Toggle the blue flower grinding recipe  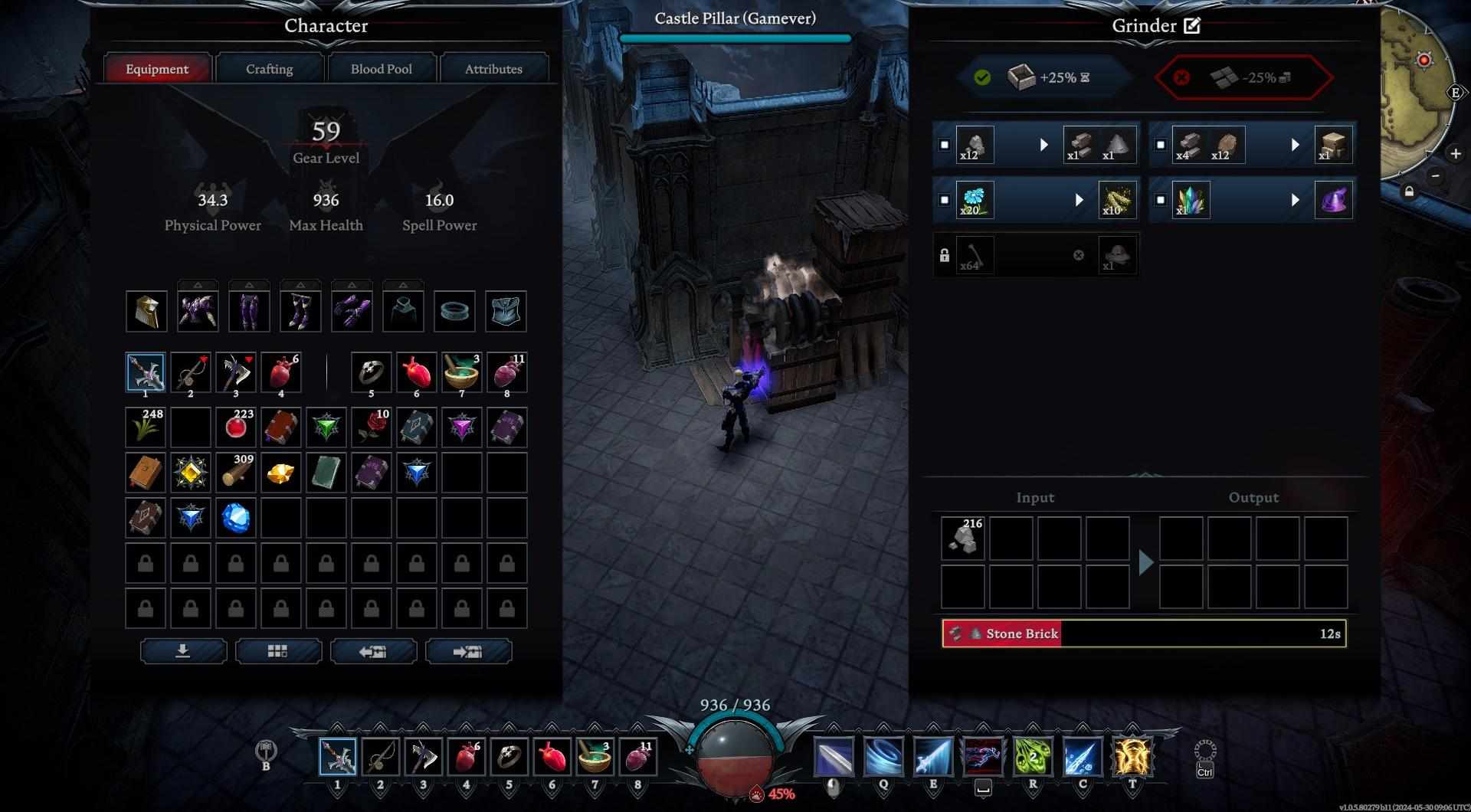(x=945, y=200)
